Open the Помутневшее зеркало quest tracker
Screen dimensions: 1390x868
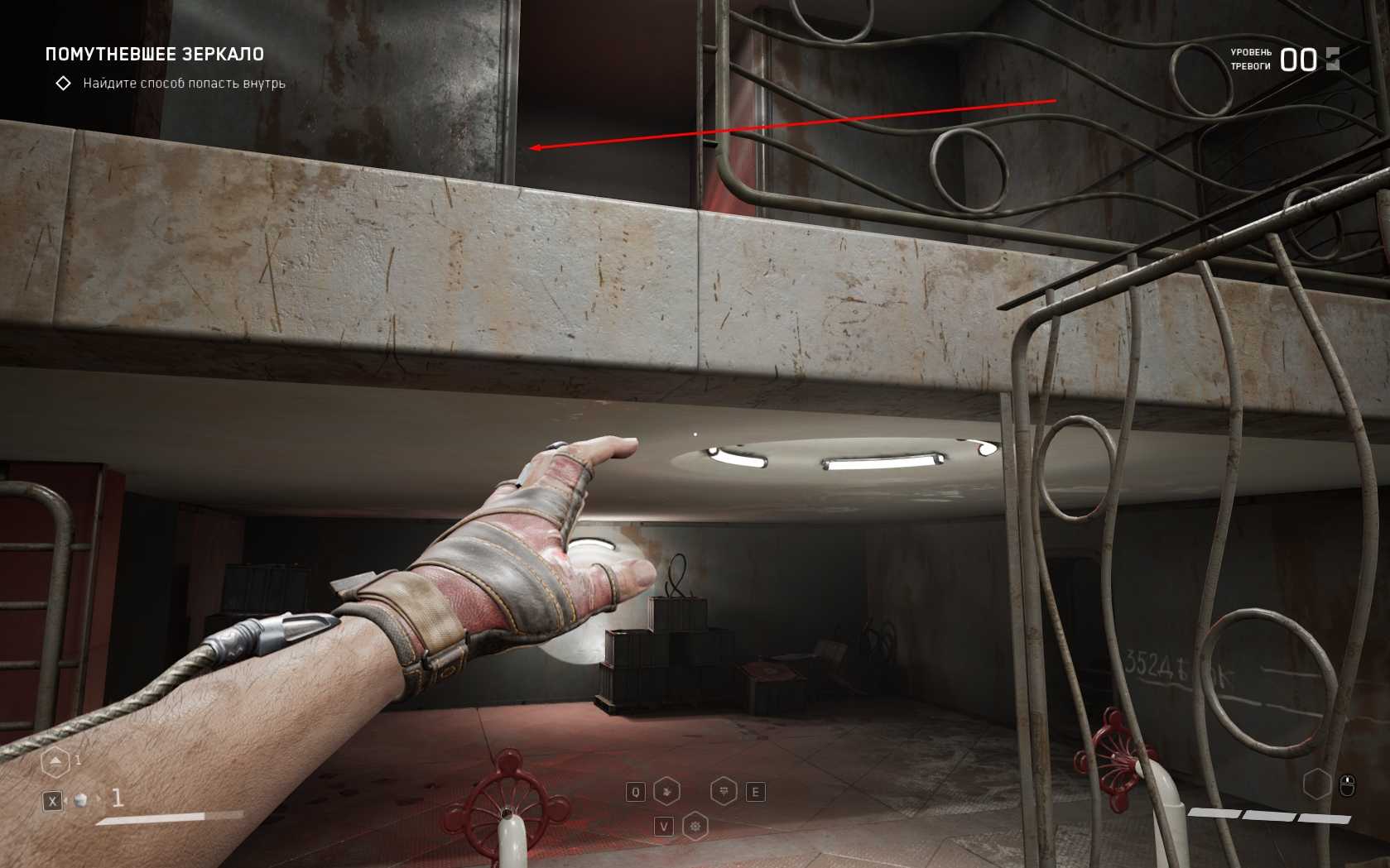point(155,55)
